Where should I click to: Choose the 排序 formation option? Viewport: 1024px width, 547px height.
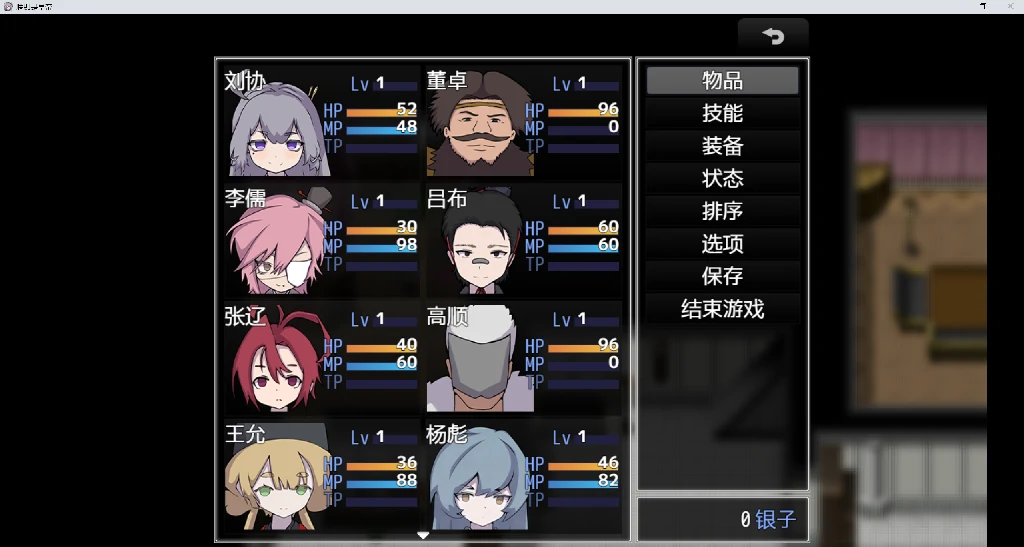click(x=722, y=211)
